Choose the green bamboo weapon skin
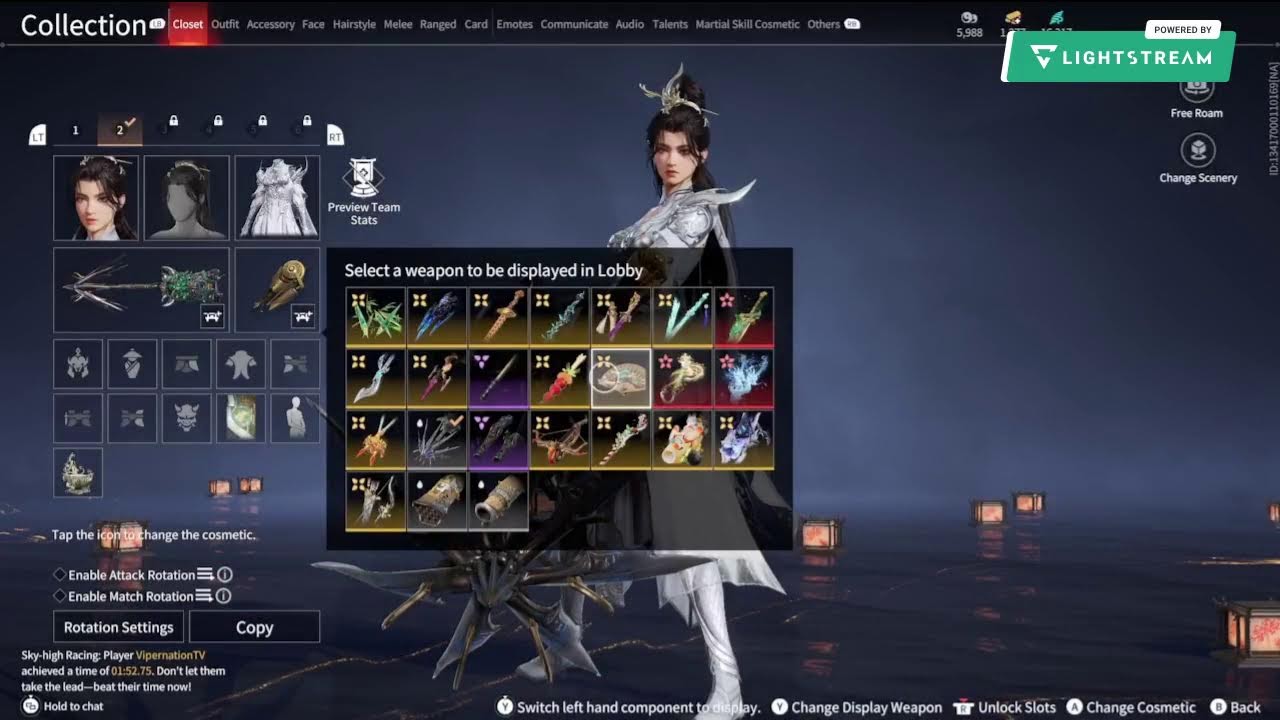Viewport: 1280px width, 720px height. [x=376, y=316]
